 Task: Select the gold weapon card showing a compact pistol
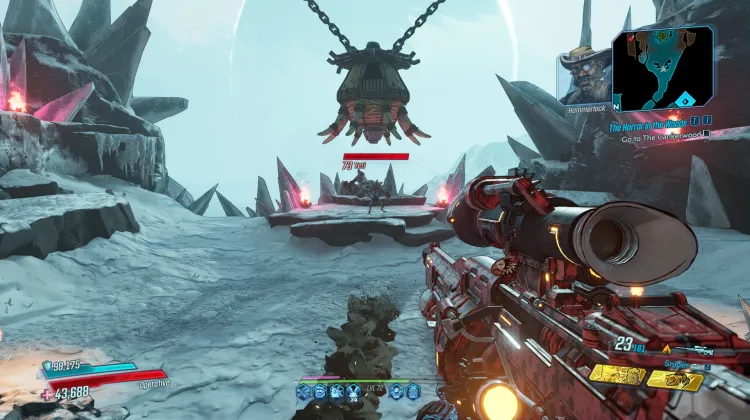tap(675, 380)
